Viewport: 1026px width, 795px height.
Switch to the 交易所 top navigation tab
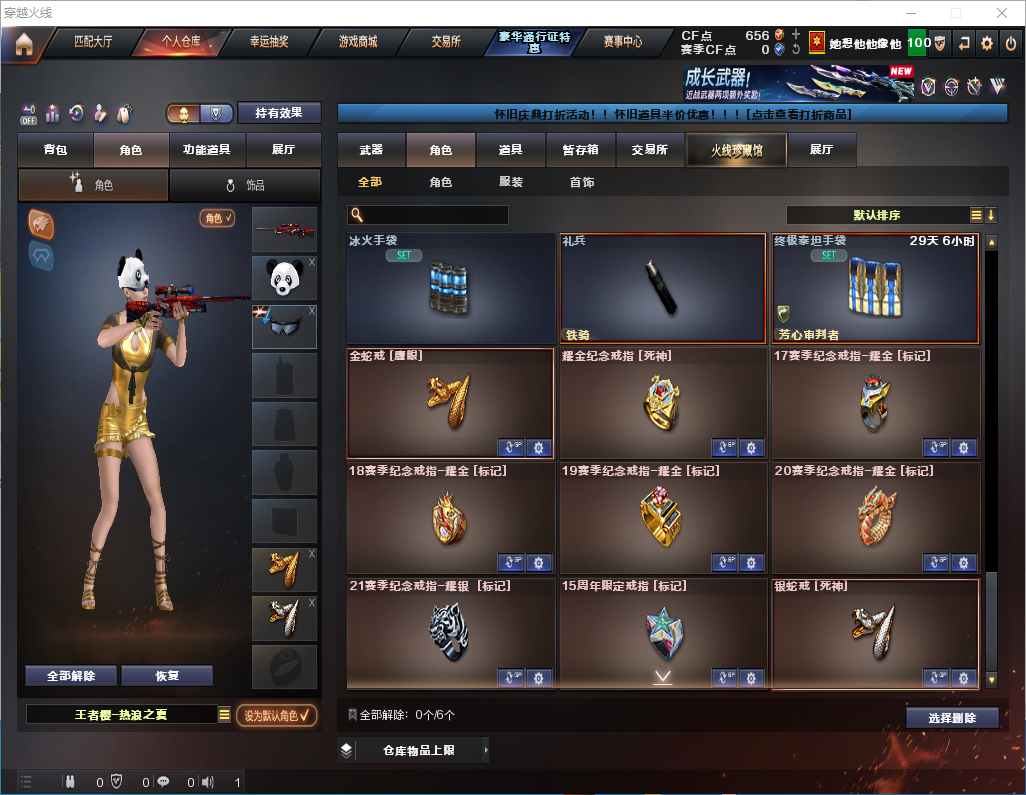click(x=446, y=42)
